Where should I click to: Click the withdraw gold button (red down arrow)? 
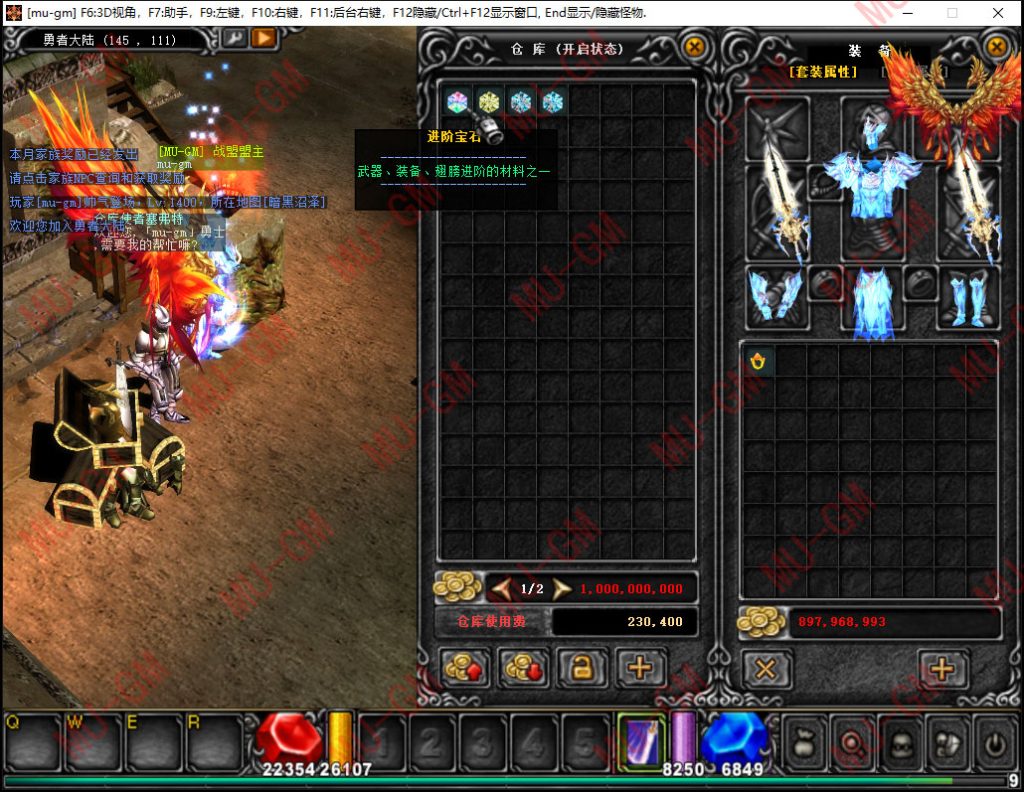pyautogui.click(x=523, y=668)
